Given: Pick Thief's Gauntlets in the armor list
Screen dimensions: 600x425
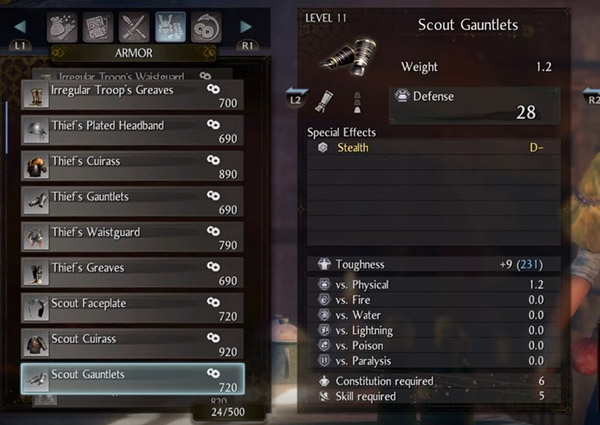Looking at the screenshot, I should [131, 202].
